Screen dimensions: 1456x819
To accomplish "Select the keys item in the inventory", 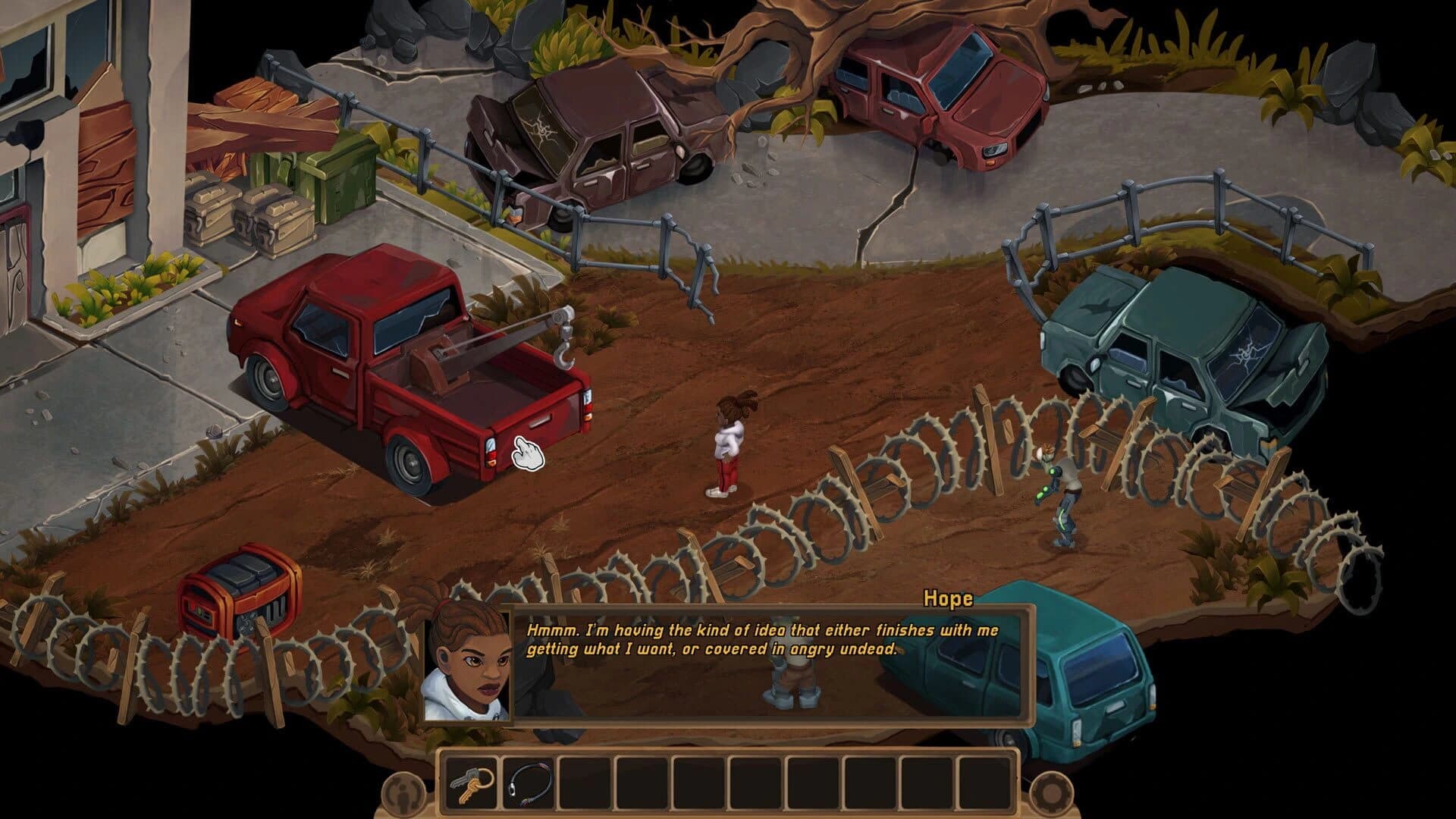I will 470,786.
